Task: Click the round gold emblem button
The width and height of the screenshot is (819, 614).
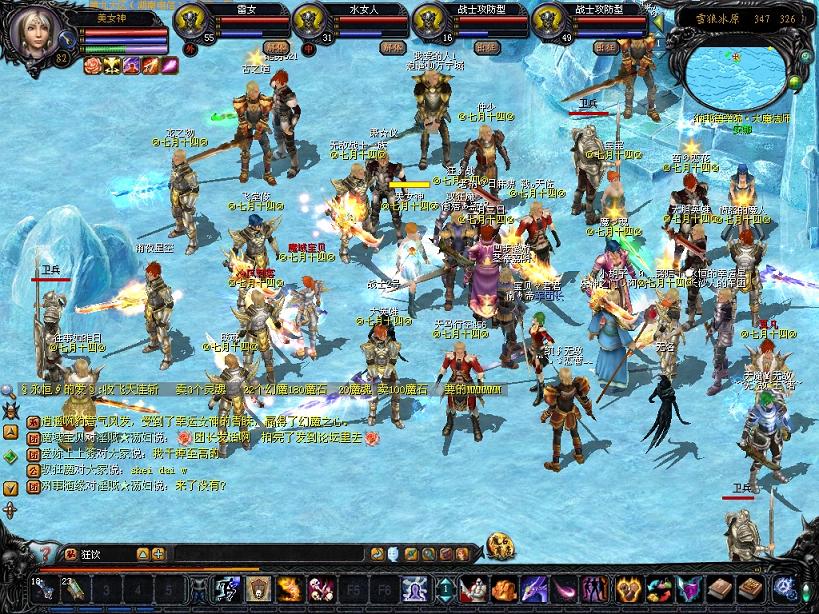Action: point(499,547)
